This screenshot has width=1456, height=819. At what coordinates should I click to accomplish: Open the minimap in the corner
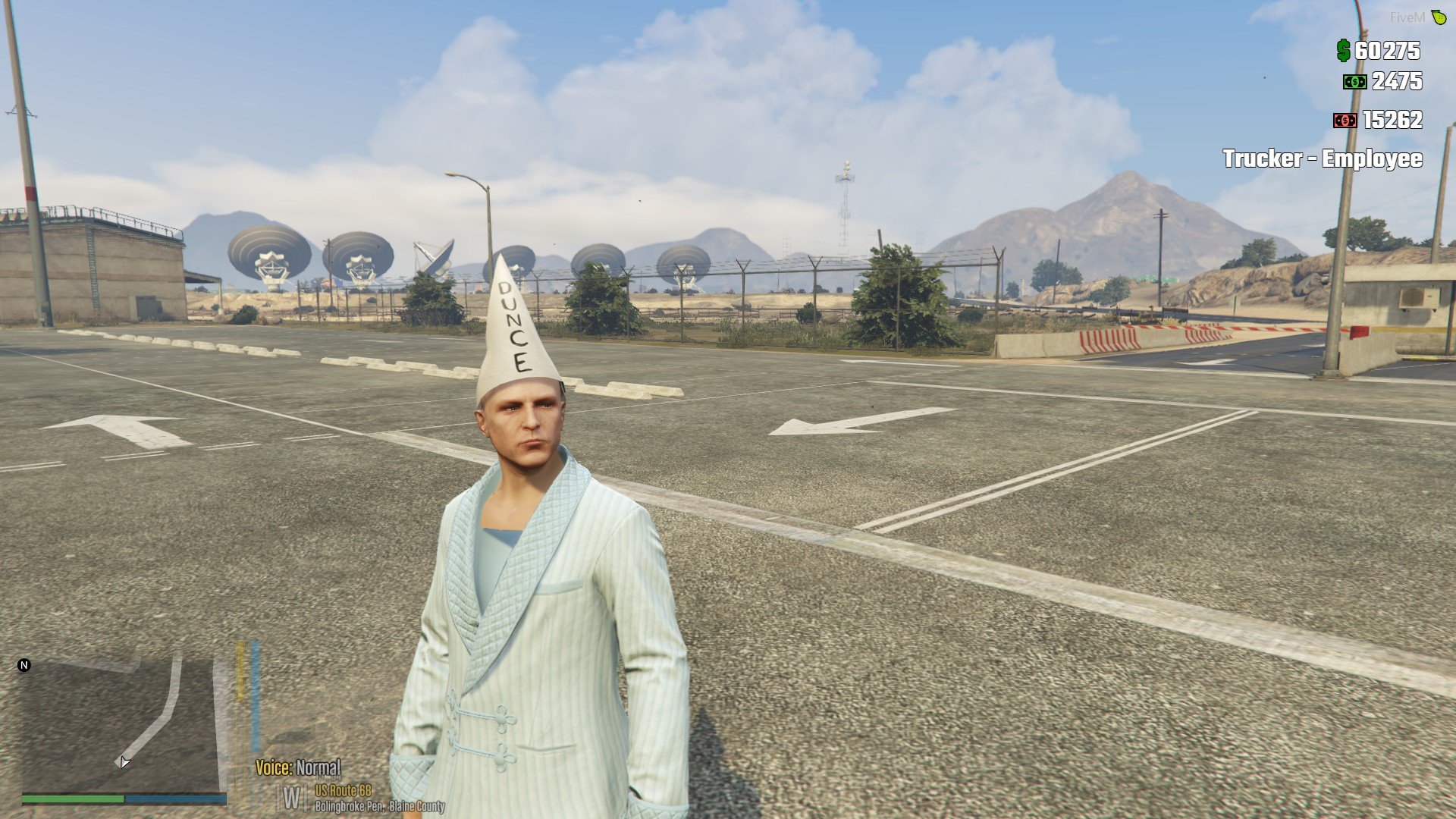pyautogui.click(x=121, y=724)
